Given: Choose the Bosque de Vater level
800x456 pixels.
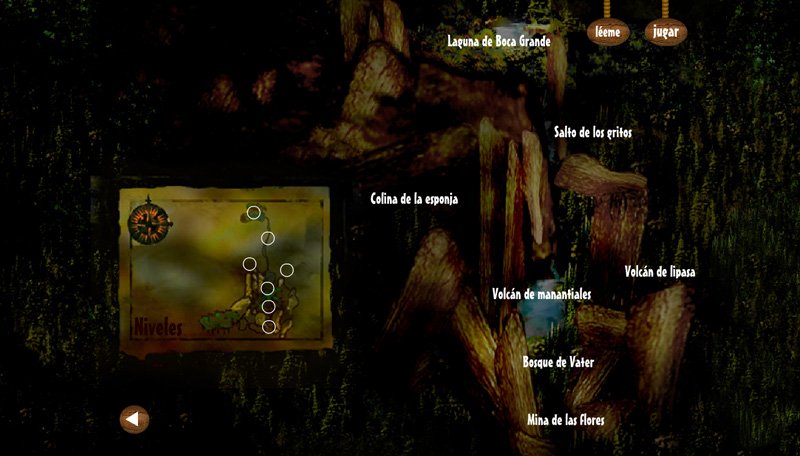Looking at the screenshot, I should (559, 361).
